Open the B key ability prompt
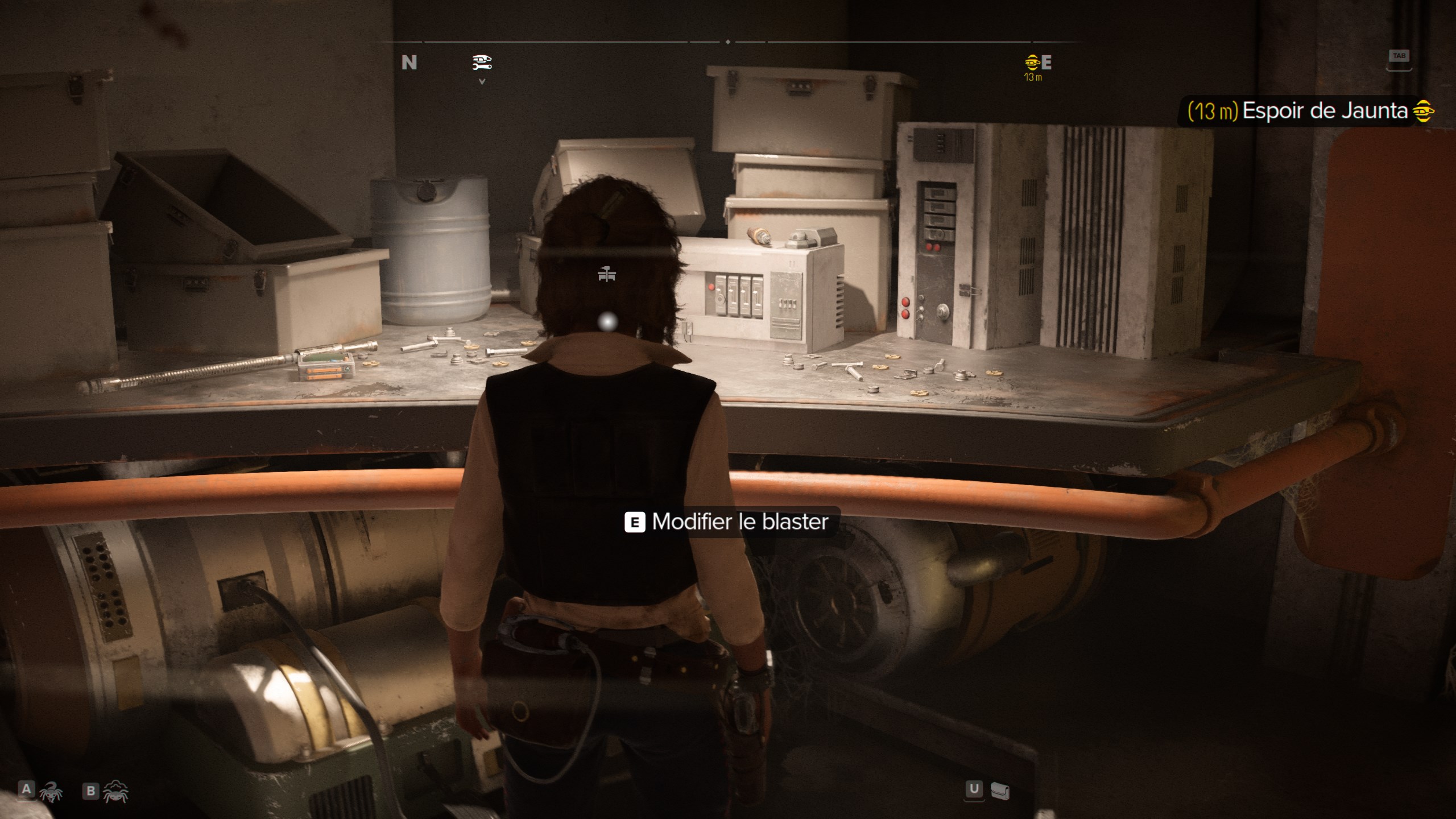This screenshot has height=819, width=1456. tap(91, 791)
